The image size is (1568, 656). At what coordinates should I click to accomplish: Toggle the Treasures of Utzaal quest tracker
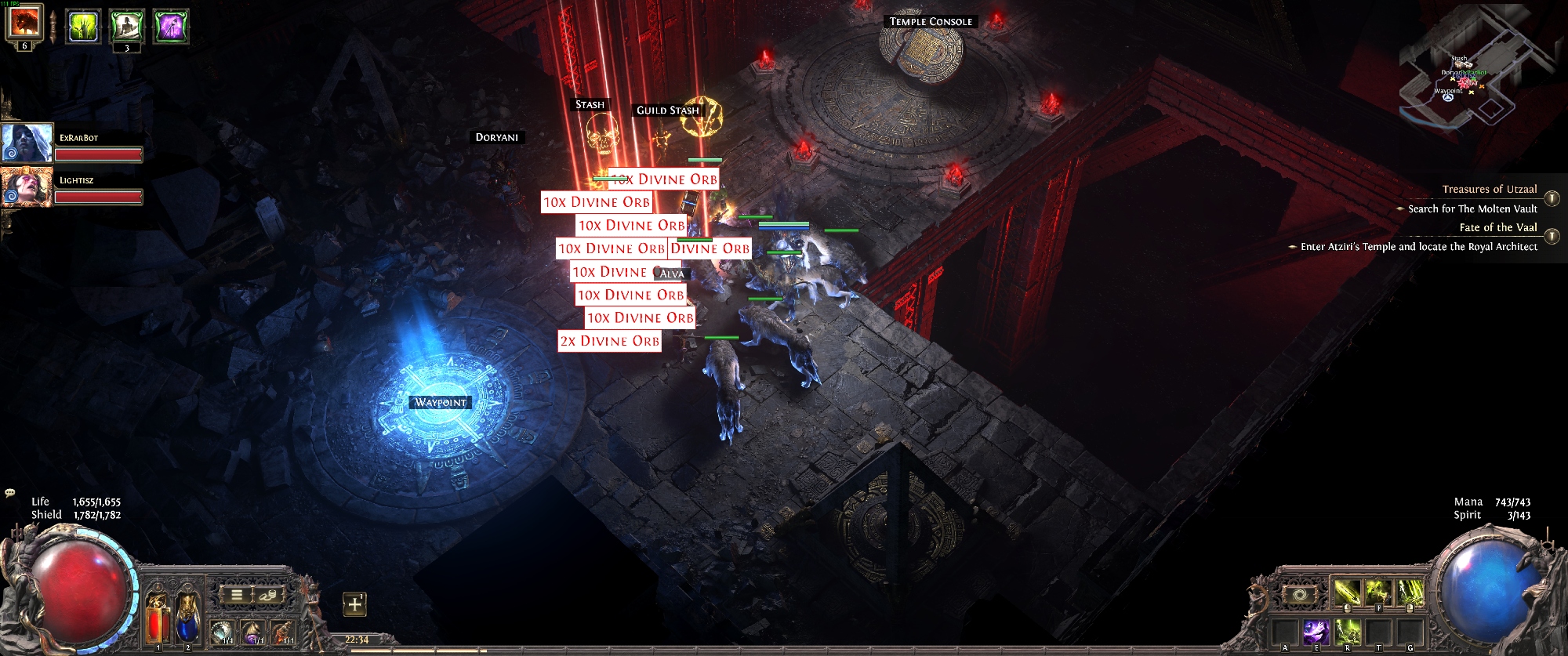1552,199
